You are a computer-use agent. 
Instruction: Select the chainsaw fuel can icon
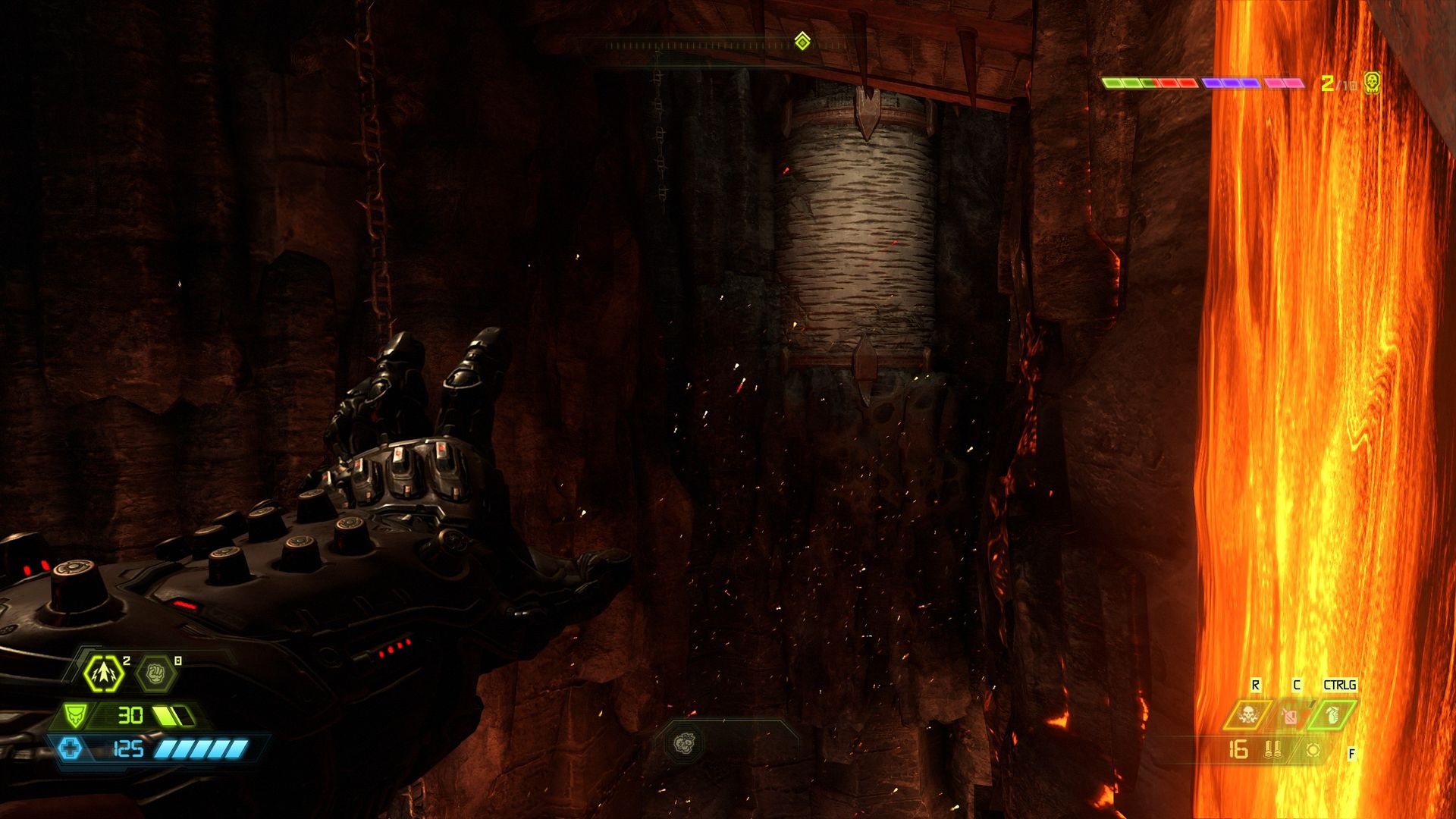(x=1290, y=715)
